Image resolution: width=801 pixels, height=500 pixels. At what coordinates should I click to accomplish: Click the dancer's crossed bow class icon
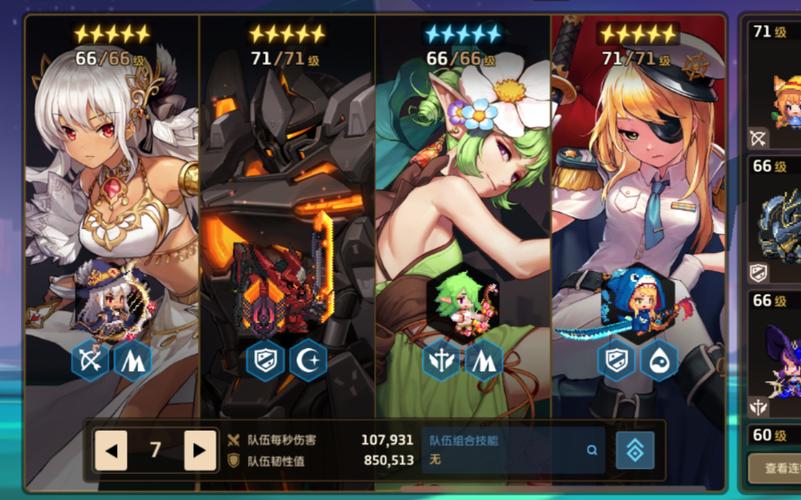click(x=90, y=360)
